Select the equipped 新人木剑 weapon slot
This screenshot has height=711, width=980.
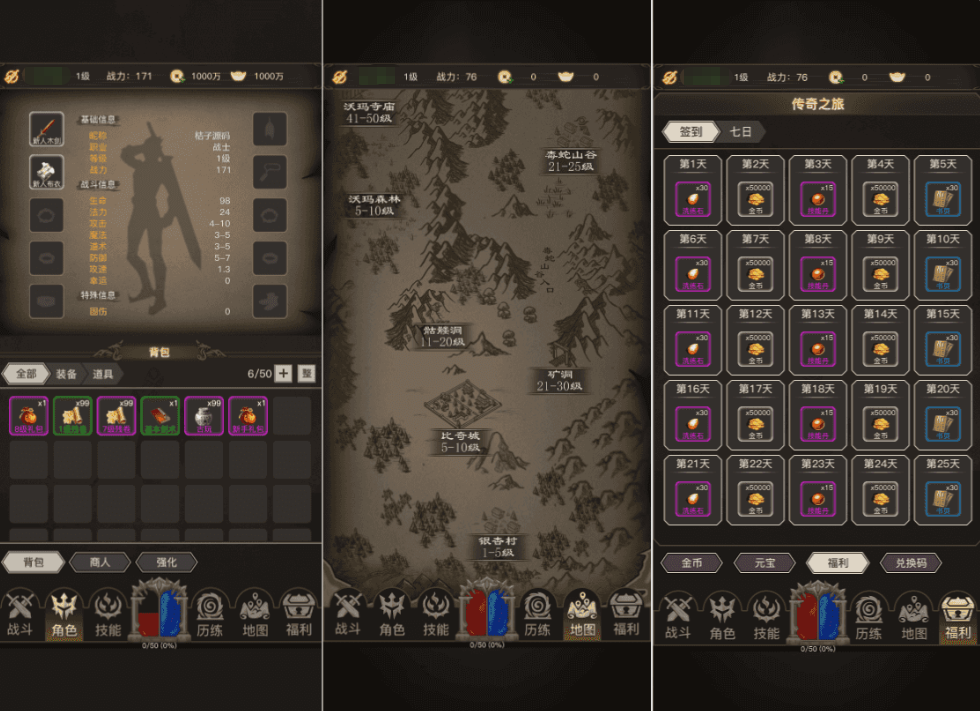tap(47, 130)
